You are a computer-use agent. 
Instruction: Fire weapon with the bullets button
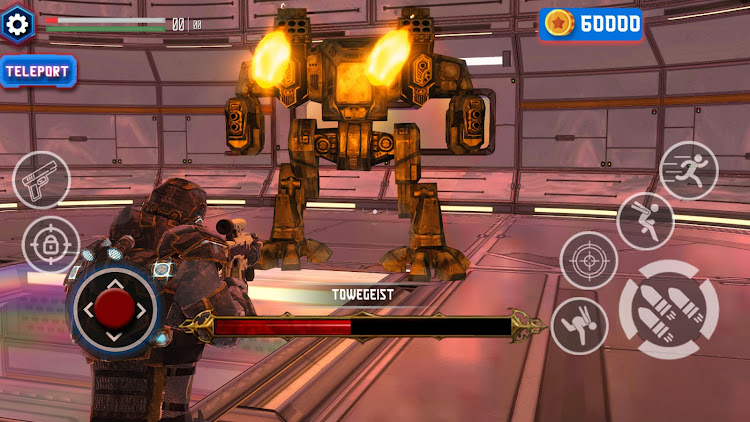coord(669,310)
